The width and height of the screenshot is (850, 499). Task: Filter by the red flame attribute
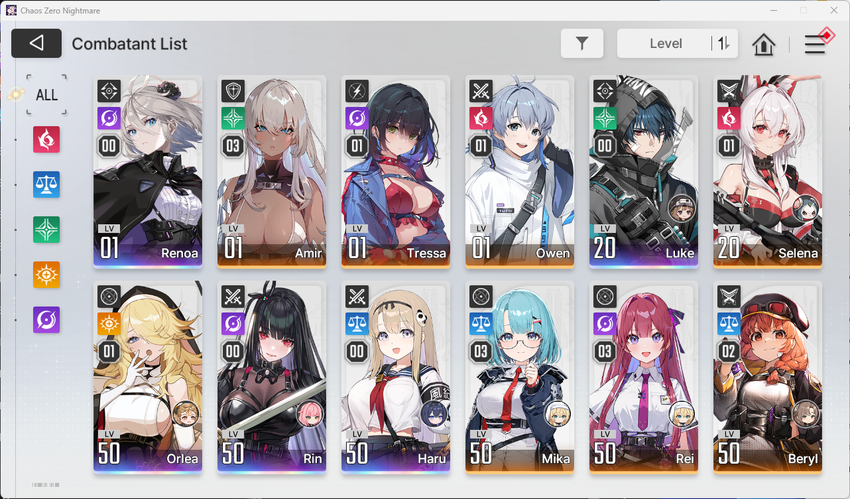(47, 139)
